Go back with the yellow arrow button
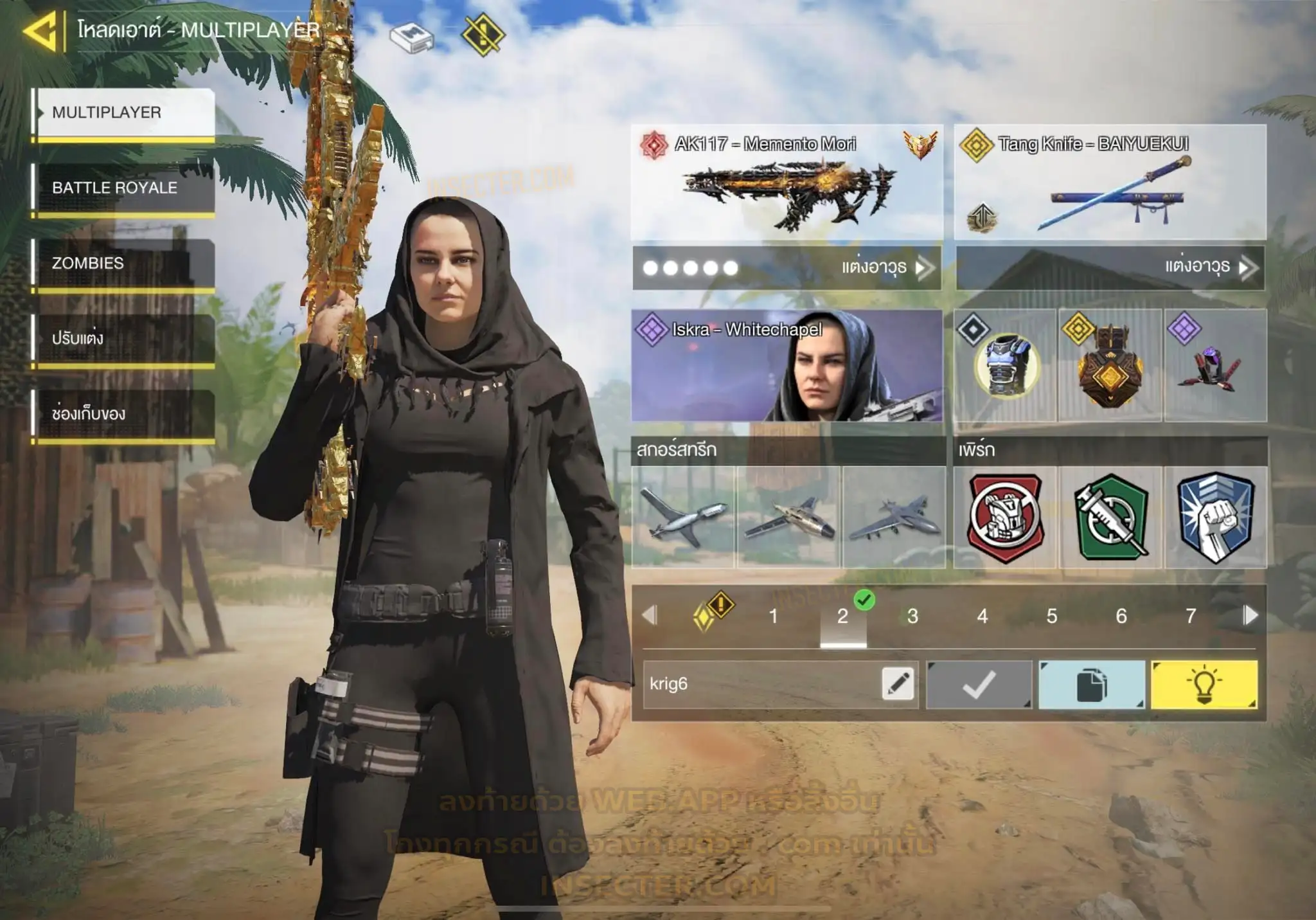Image resolution: width=1316 pixels, height=920 pixels. tap(40, 30)
